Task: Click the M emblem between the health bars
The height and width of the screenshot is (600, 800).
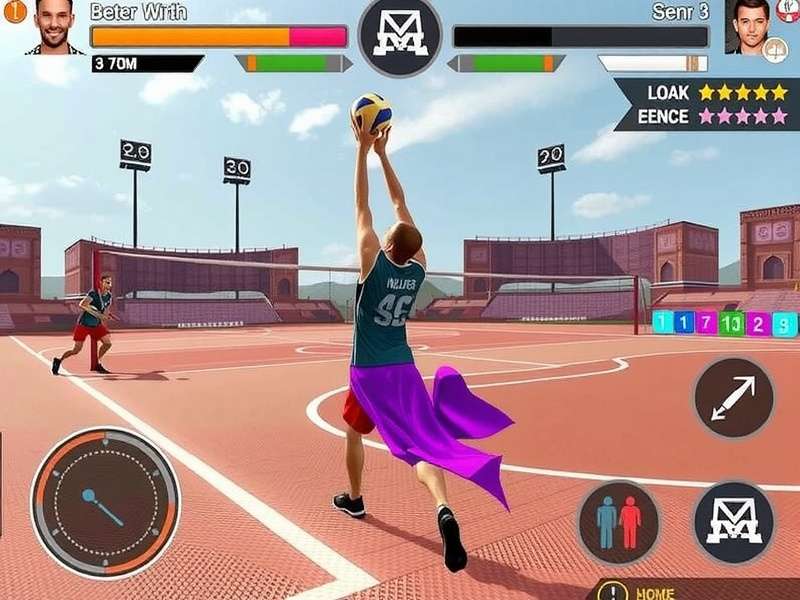Action: [399, 37]
